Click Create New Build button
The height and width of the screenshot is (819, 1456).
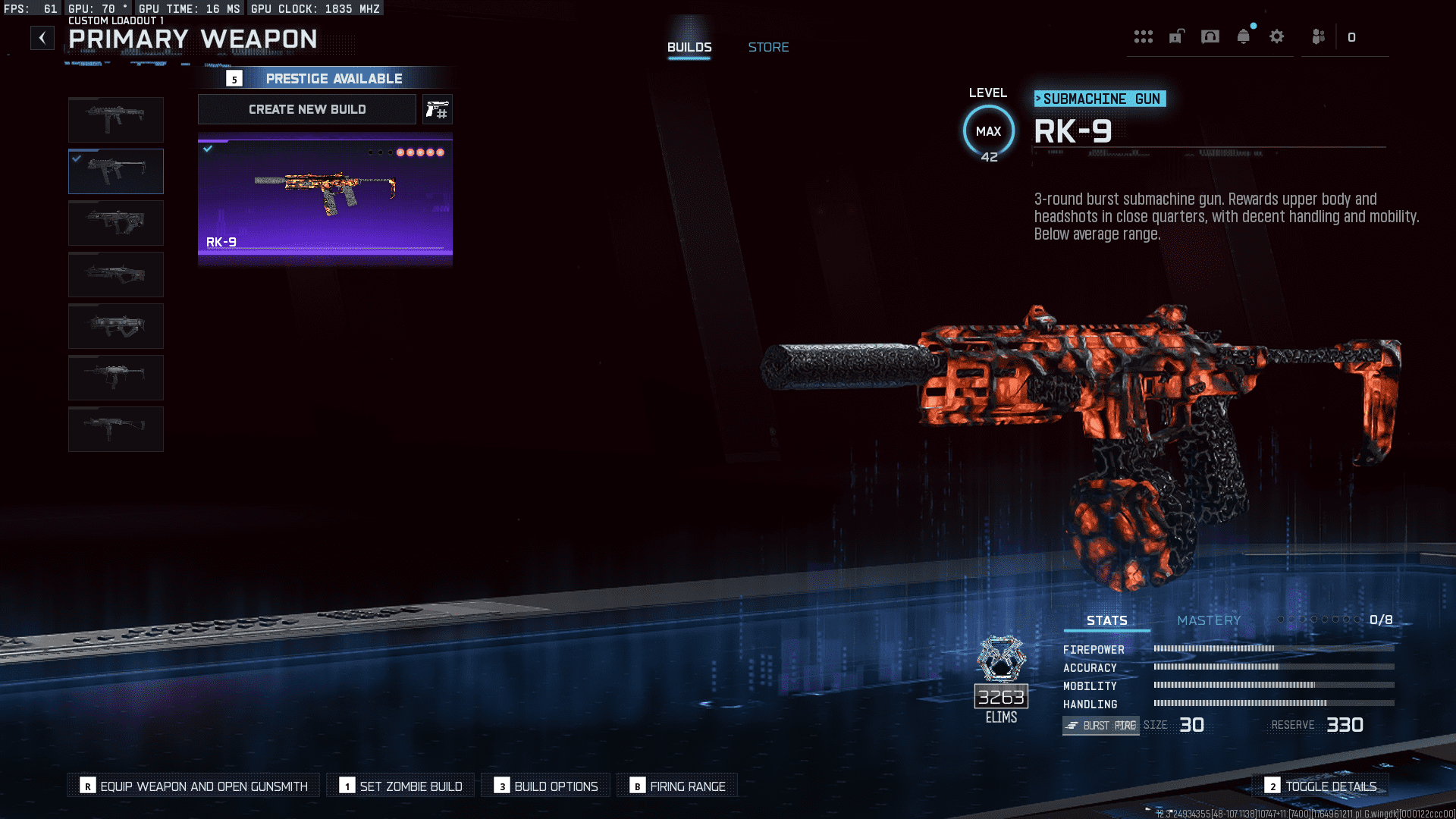click(x=307, y=109)
